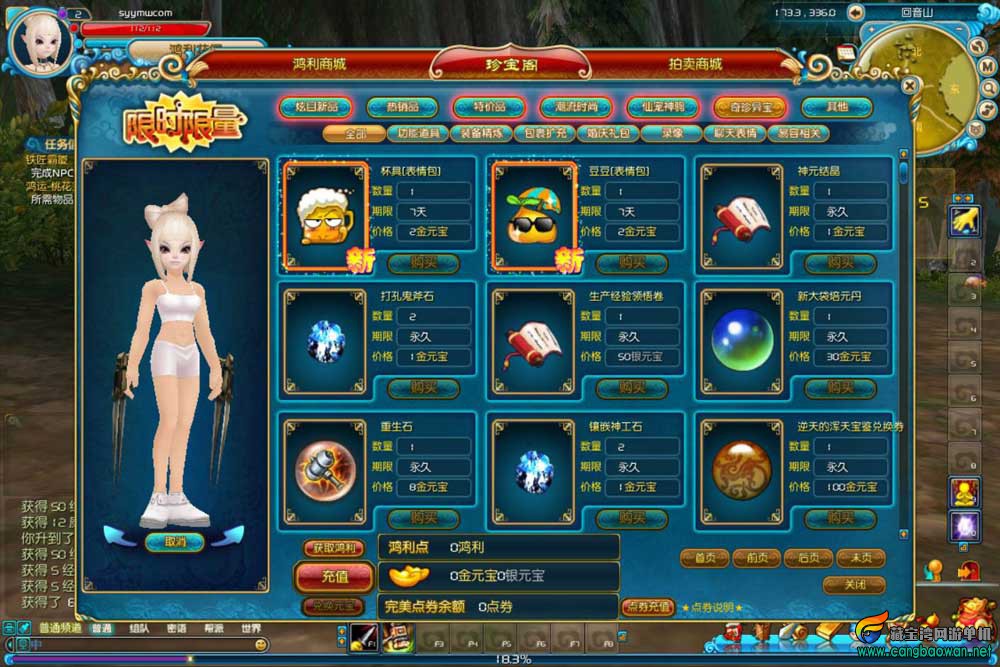Jump to the 首页 first page
Screen dimensions: 1000x667
(x=704, y=559)
